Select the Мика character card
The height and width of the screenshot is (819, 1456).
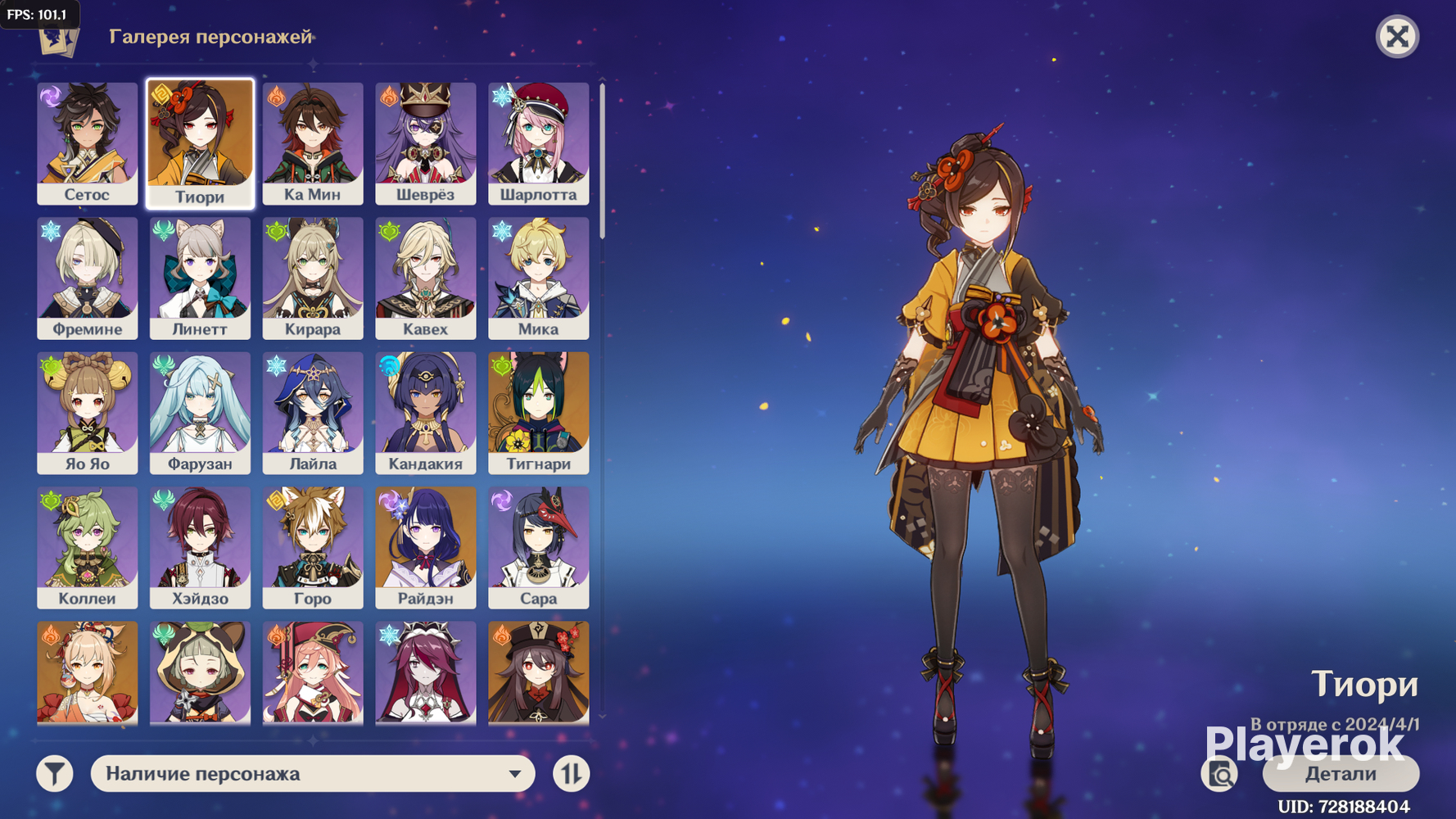538,278
